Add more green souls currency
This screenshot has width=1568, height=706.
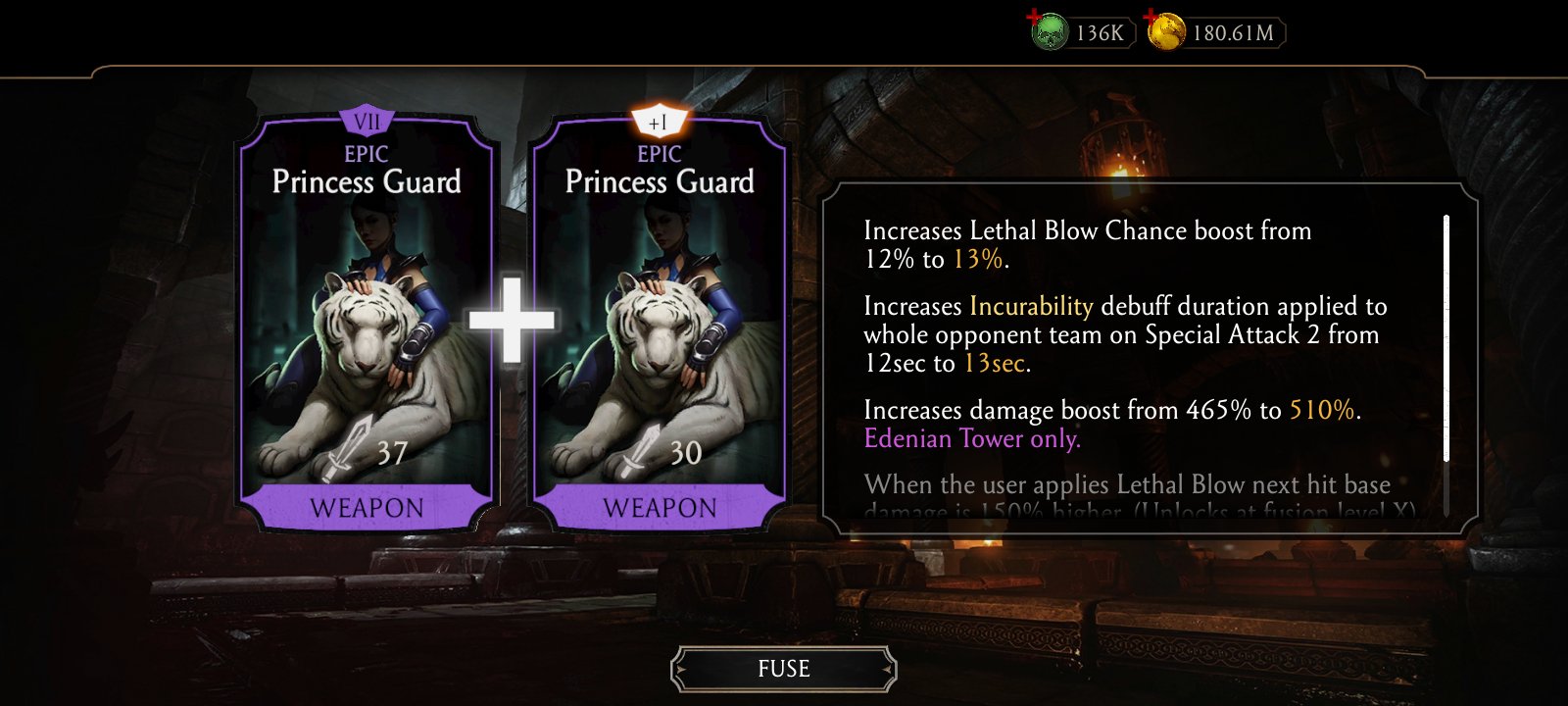[1048, 33]
